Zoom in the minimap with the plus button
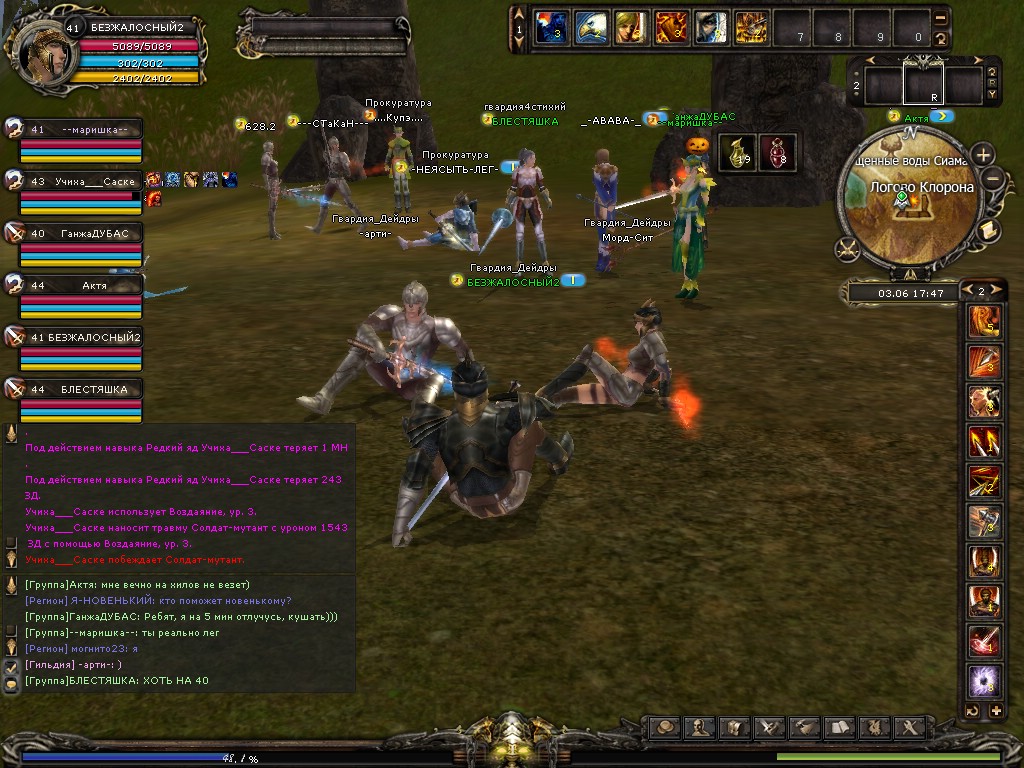Screen dimensions: 1024x768 coord(983,155)
